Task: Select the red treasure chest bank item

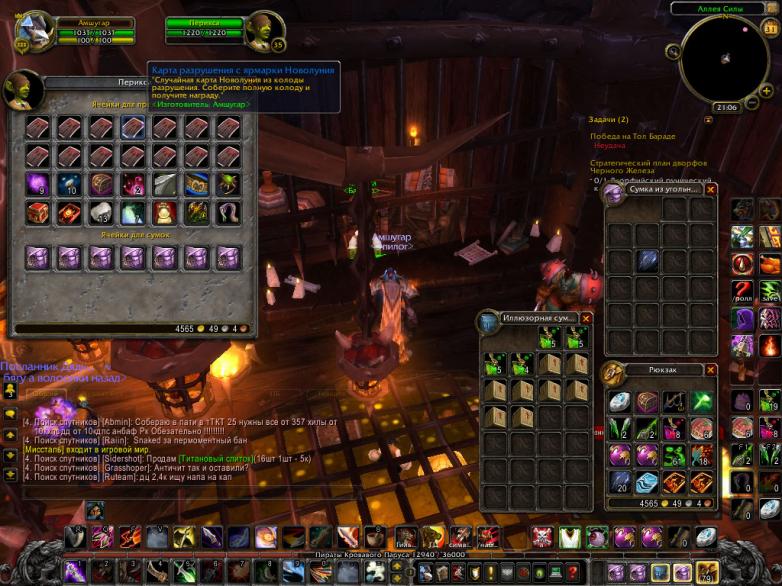Action: pos(38,213)
